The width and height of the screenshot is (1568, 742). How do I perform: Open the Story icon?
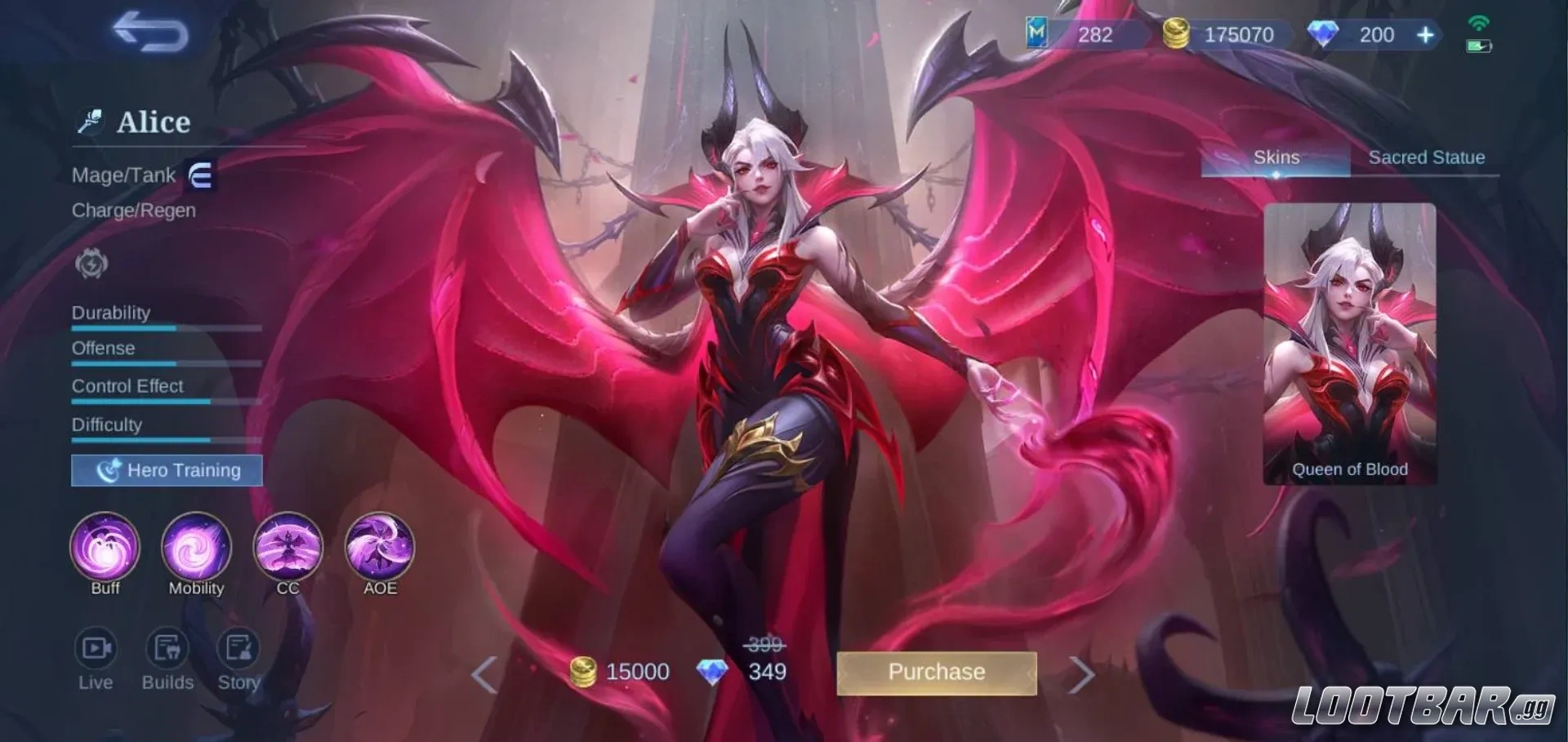coord(238,649)
